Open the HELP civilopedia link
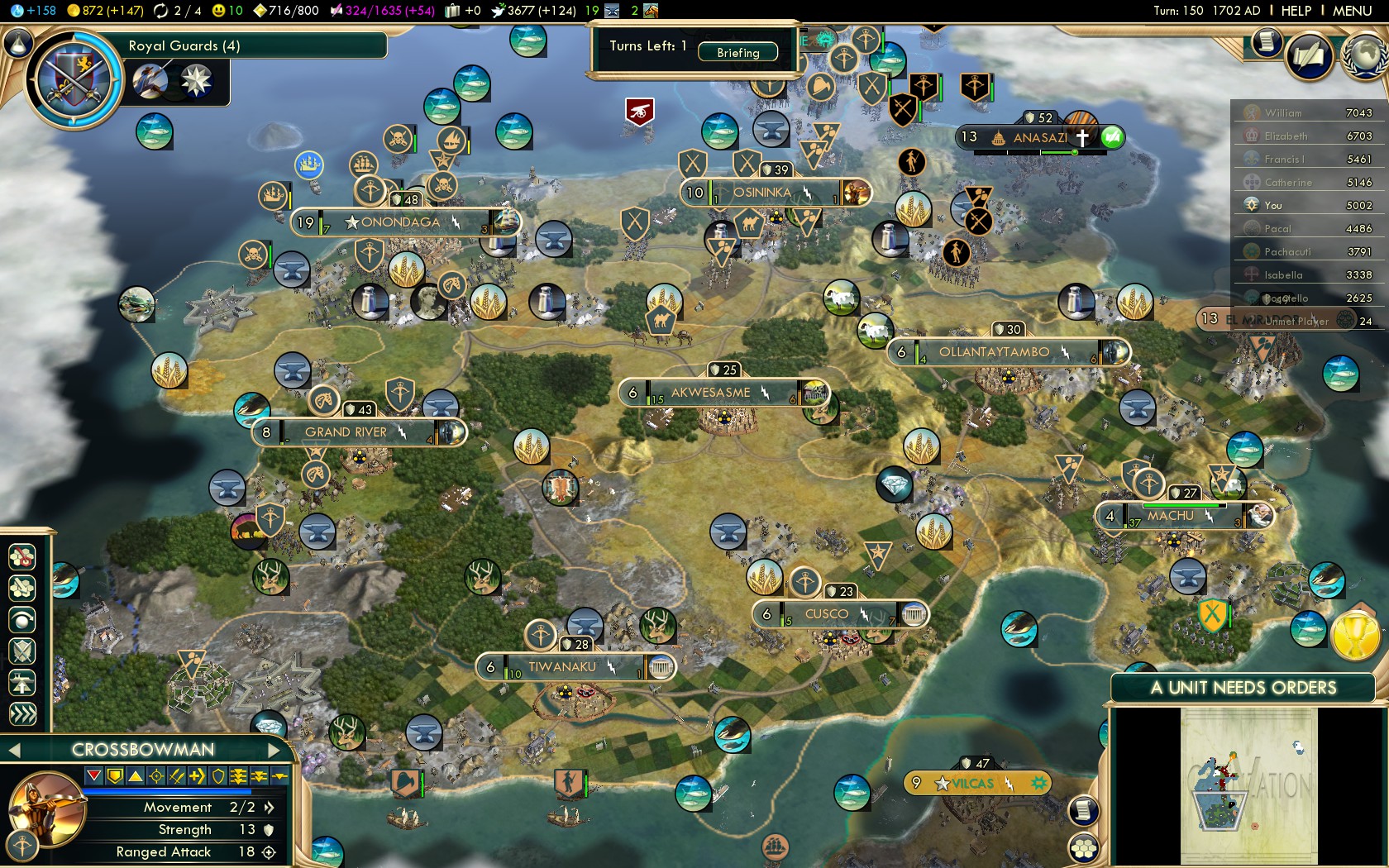Screen dimensions: 1389x868 (1296, 11)
